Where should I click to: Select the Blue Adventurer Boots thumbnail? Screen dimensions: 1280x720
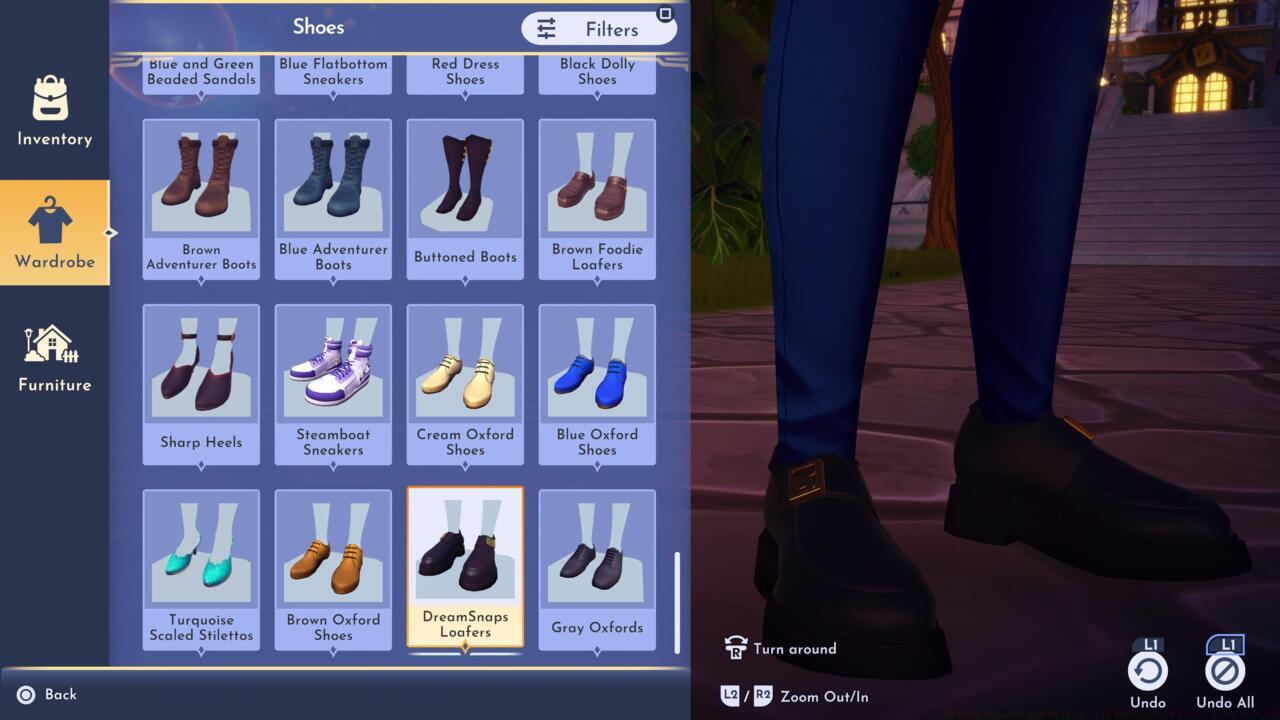pyautogui.click(x=333, y=180)
